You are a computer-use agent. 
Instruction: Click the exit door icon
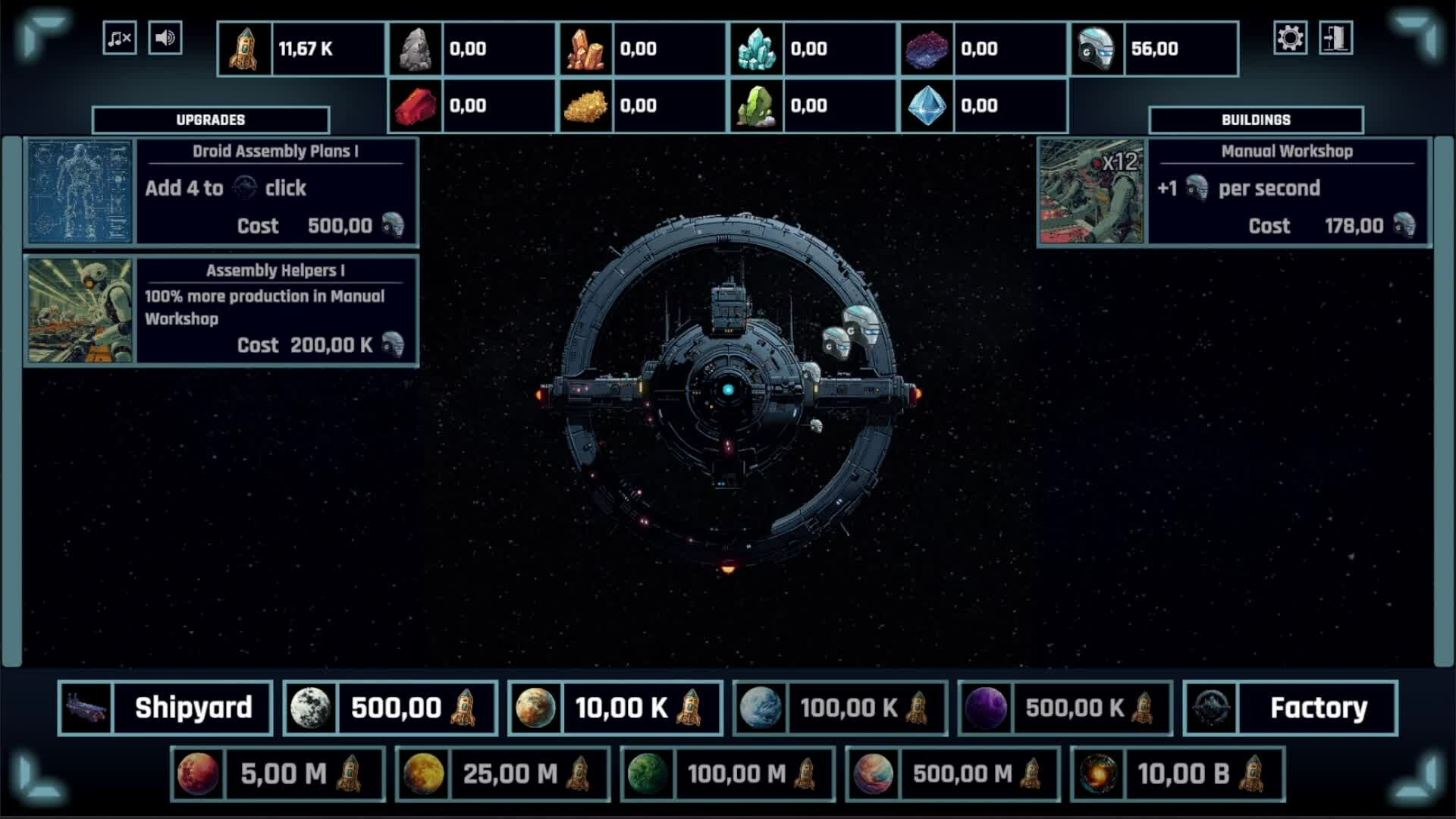pyautogui.click(x=1335, y=38)
